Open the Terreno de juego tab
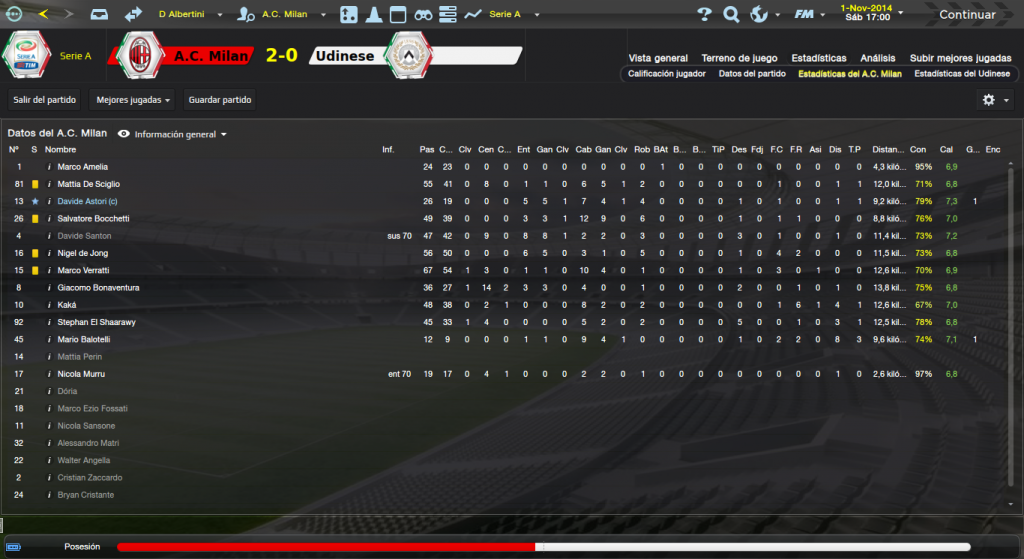This screenshot has width=1024, height=559. (739, 58)
